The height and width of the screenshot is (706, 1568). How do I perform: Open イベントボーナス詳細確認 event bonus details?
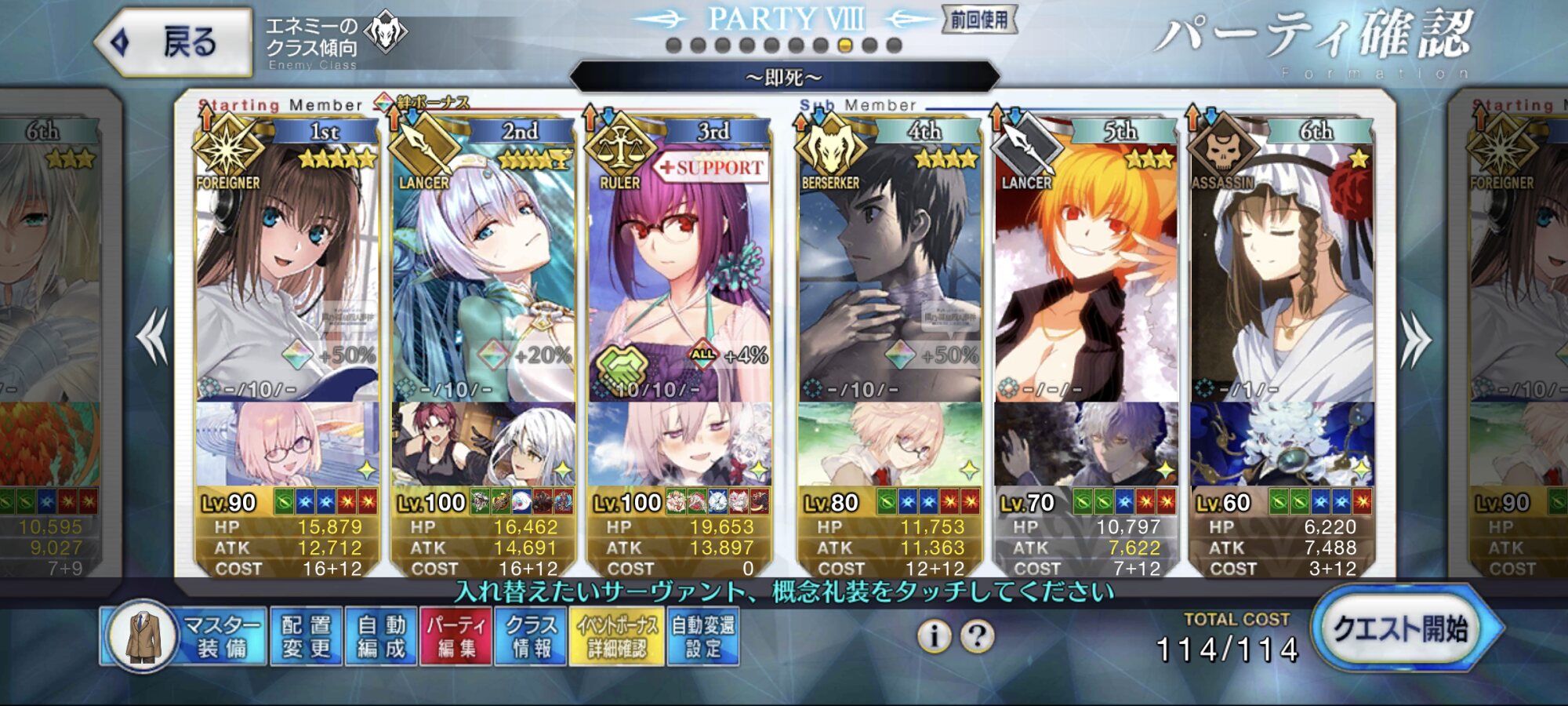617,636
